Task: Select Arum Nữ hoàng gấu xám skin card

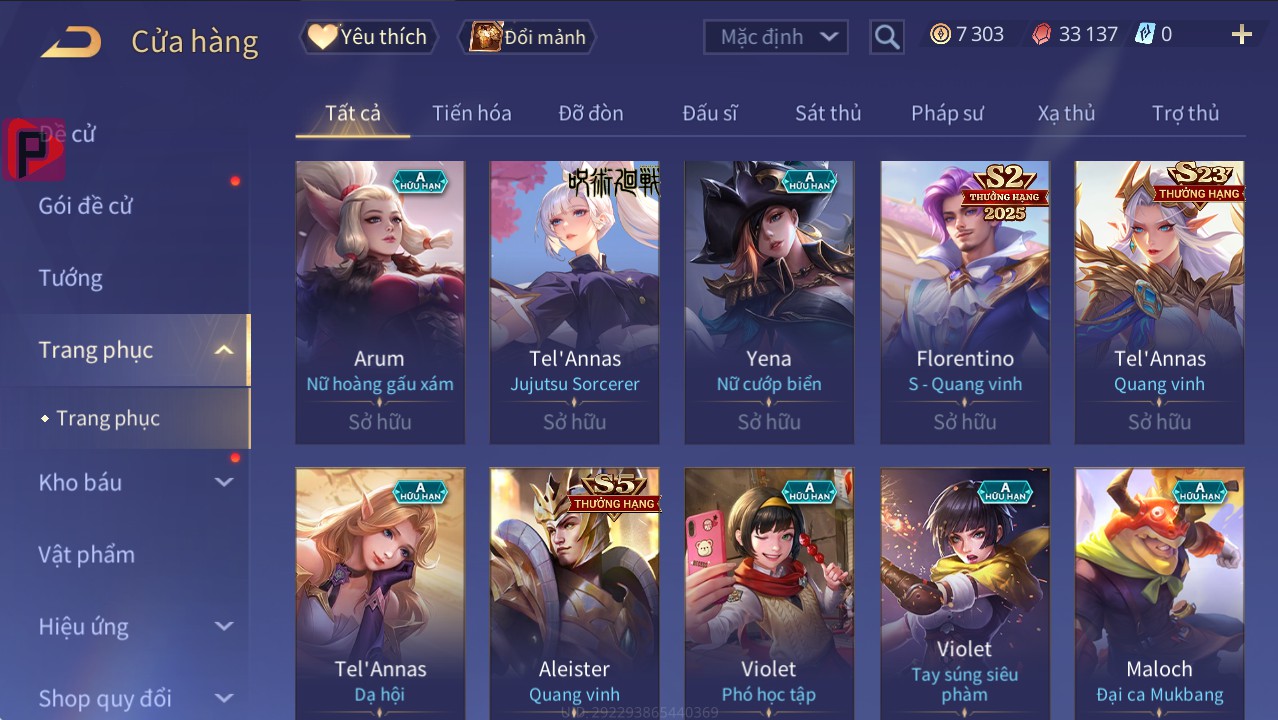Action: [x=380, y=301]
